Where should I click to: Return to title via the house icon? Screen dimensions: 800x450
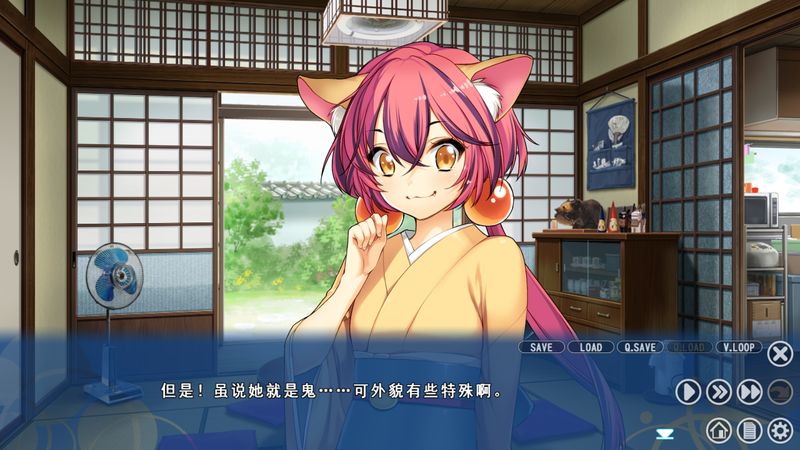[718, 431]
